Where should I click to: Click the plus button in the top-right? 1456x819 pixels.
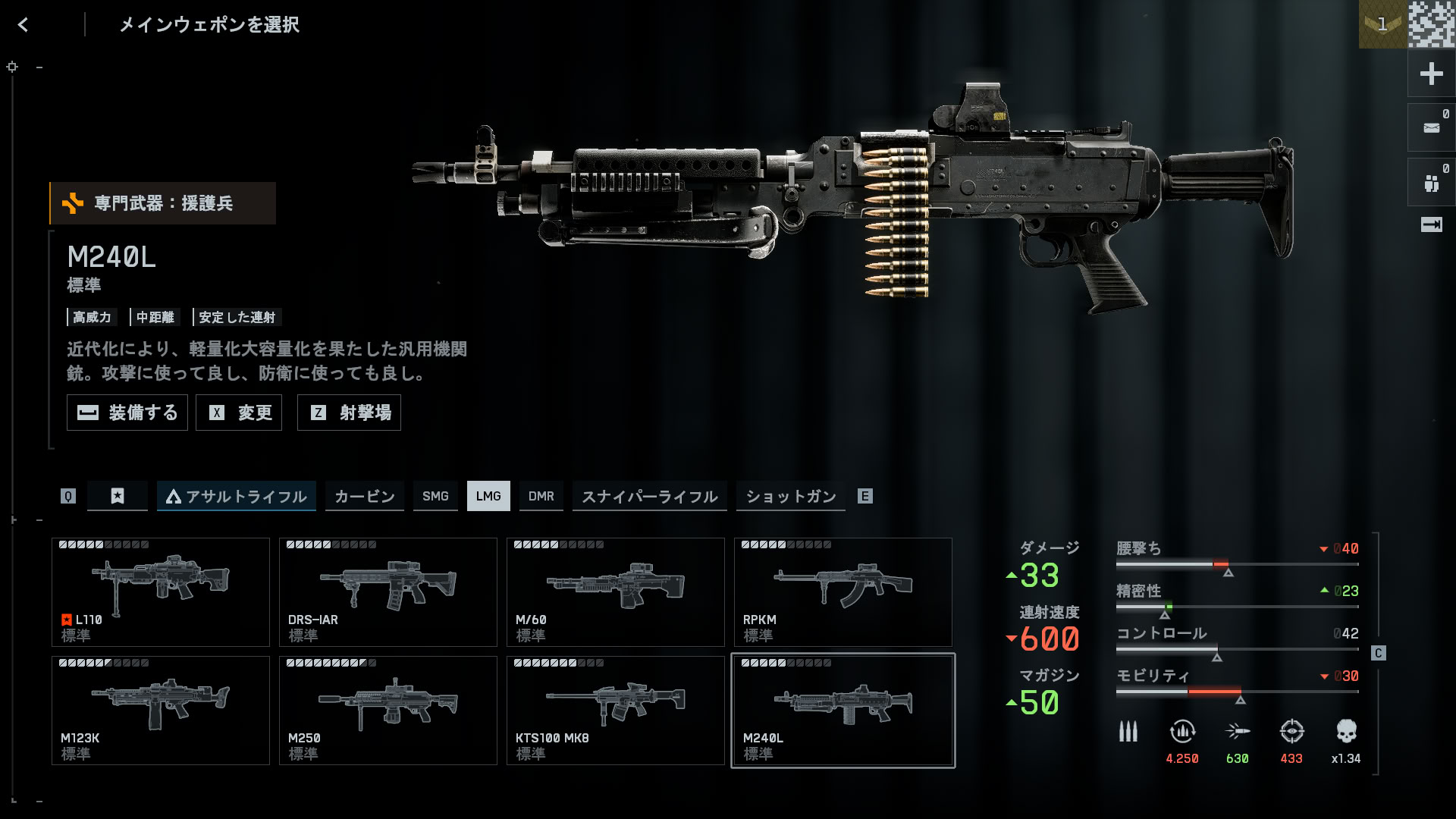(1431, 74)
